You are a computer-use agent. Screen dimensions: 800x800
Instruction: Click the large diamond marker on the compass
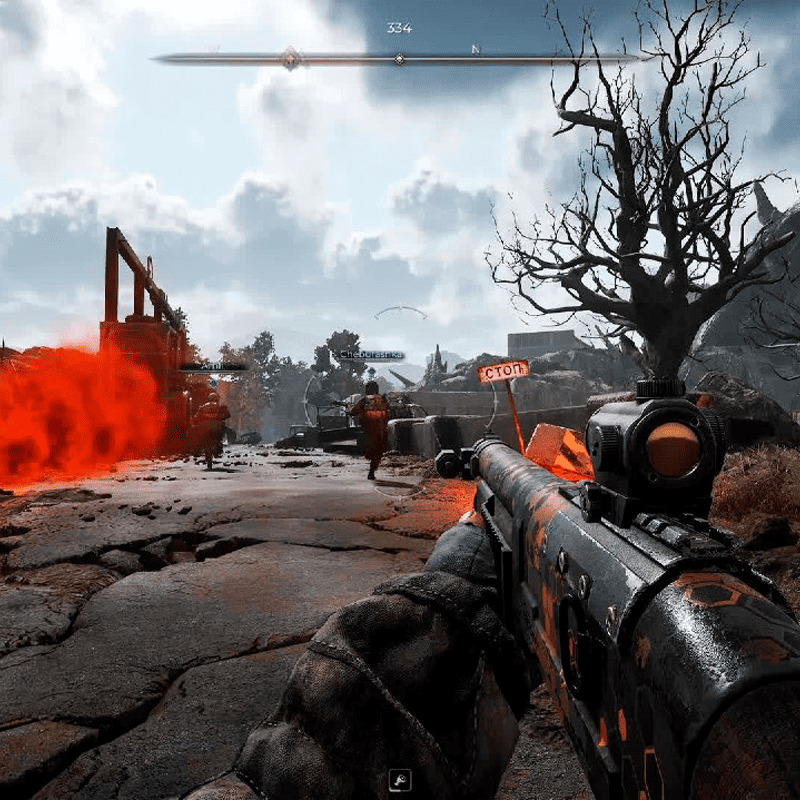290,58
